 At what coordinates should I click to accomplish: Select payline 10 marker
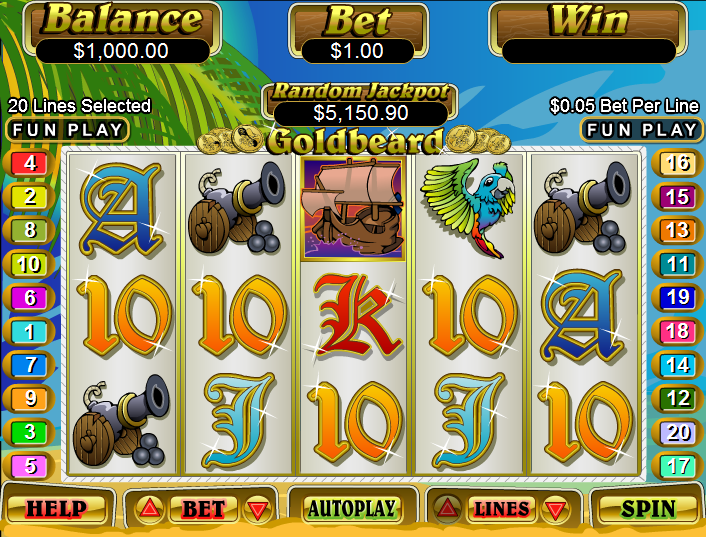point(30,265)
